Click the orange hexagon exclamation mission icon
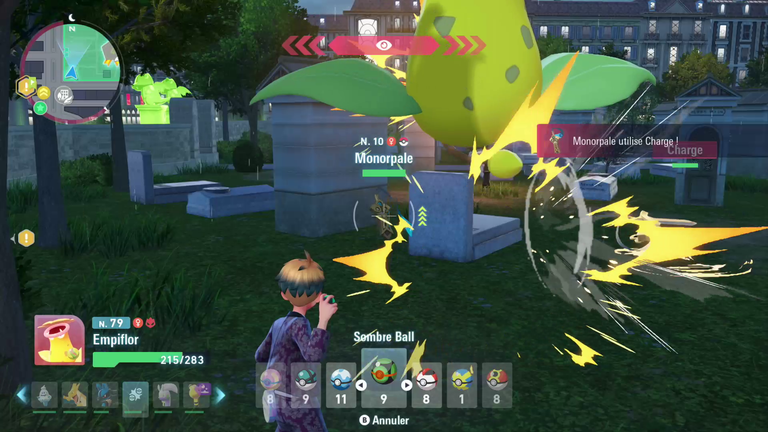The width and height of the screenshot is (768, 432). coord(27,88)
